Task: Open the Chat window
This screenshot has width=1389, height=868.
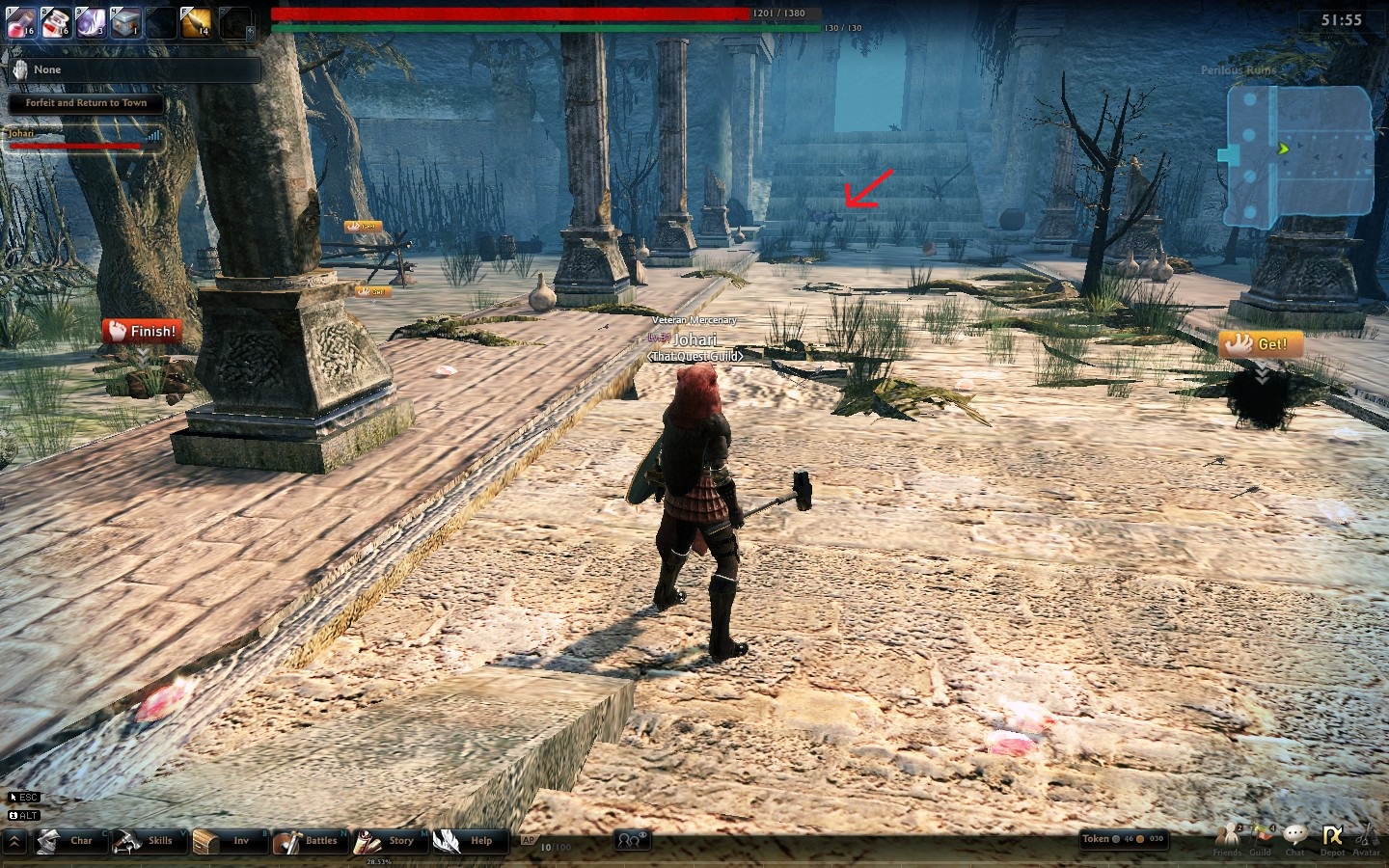Action: pos(1295,839)
